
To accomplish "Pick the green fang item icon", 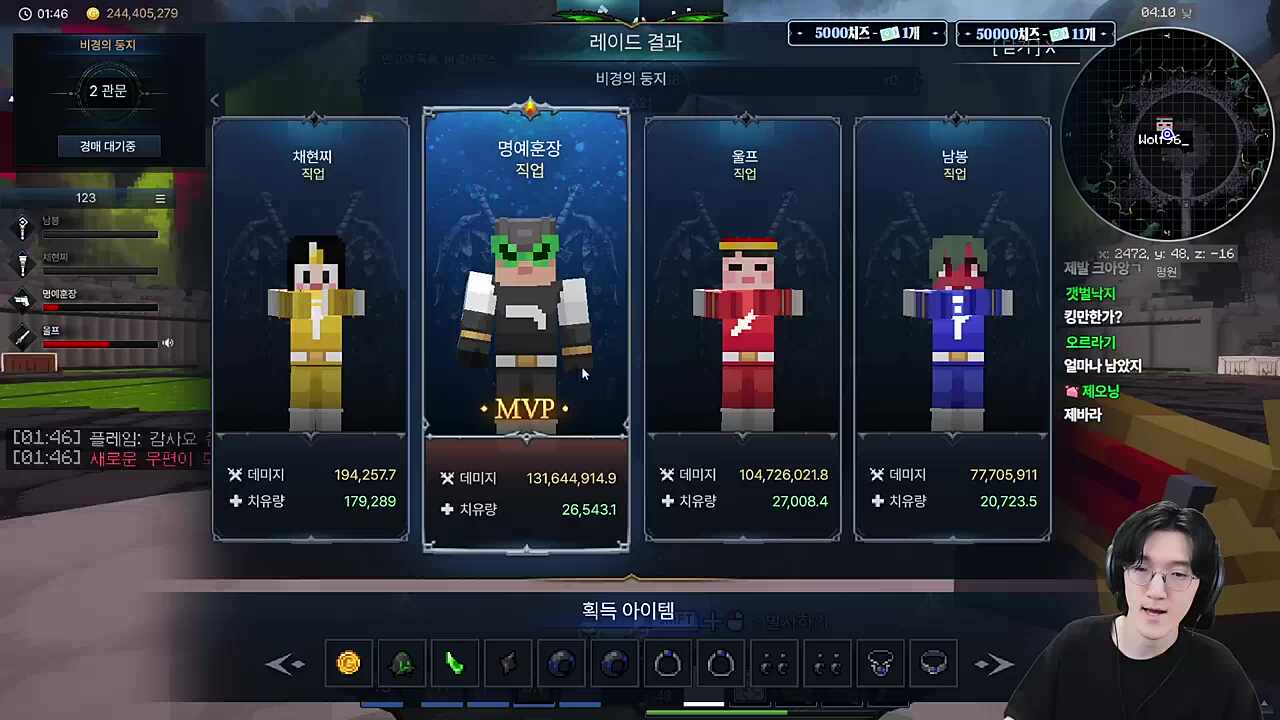I will [454, 663].
